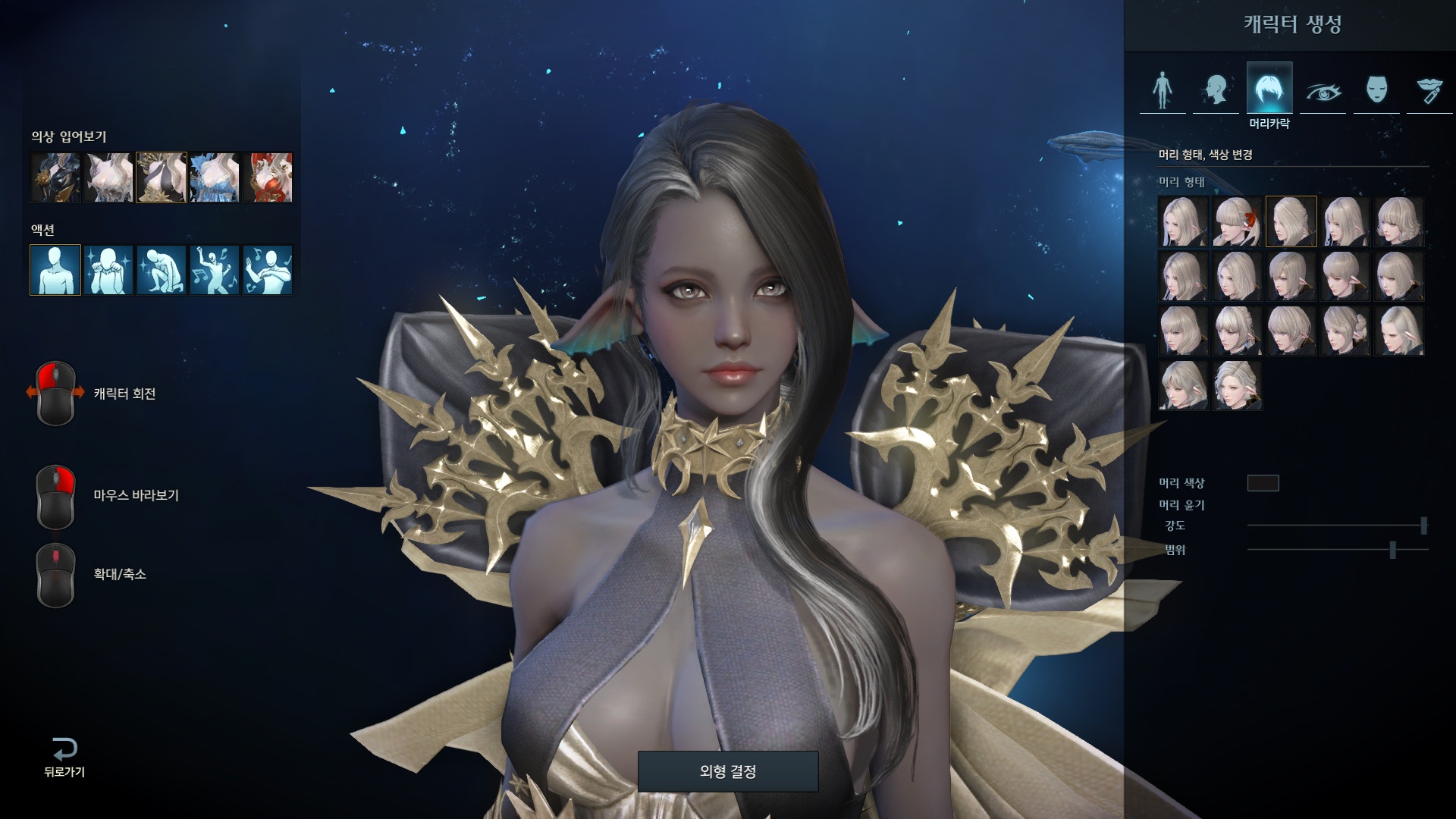This screenshot has height=819, width=1456.
Task: Play the crying emote action
Action: click(108, 269)
